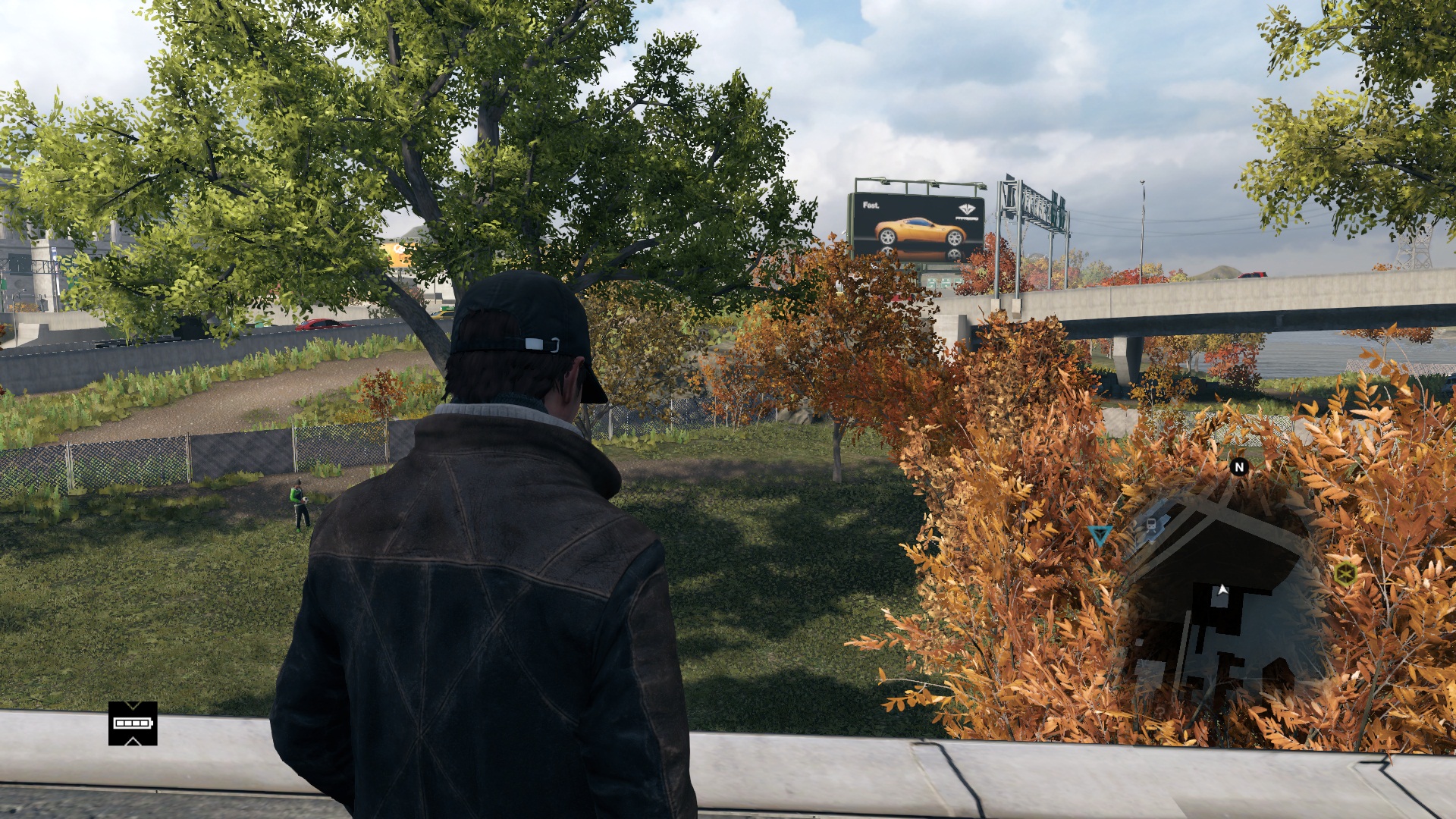
Task: Click the train station minimap icon
Action: [x=1151, y=525]
